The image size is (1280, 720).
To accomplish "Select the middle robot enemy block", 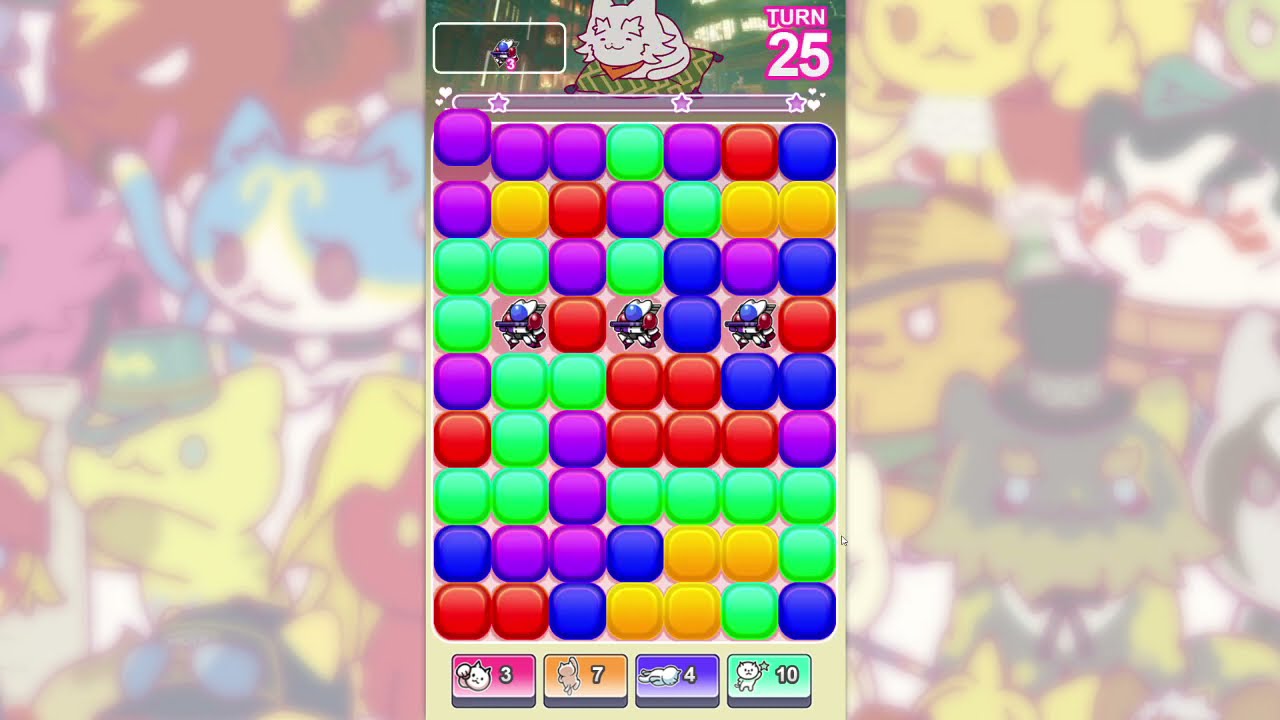I will [636, 324].
